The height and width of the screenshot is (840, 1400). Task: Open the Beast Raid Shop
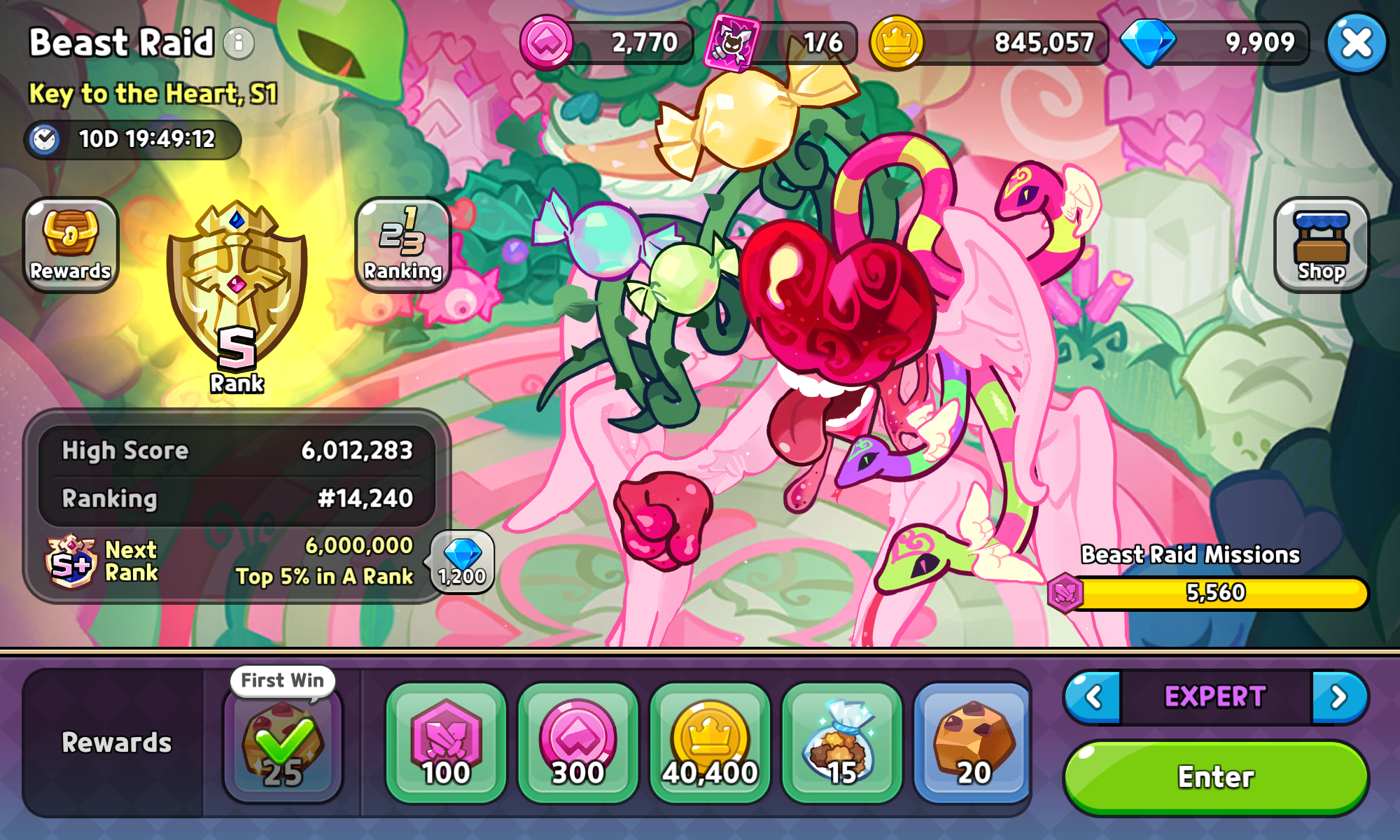(x=1321, y=245)
